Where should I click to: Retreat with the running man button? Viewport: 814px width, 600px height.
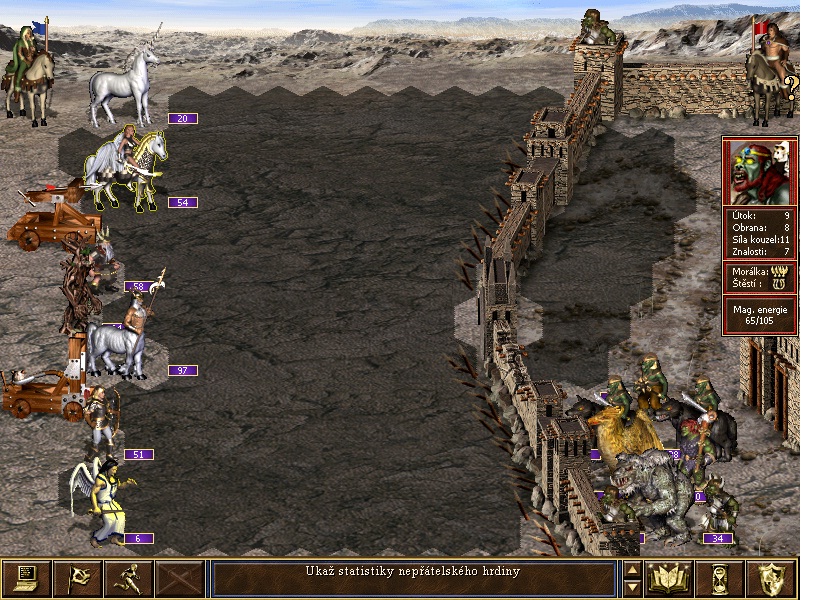128,578
